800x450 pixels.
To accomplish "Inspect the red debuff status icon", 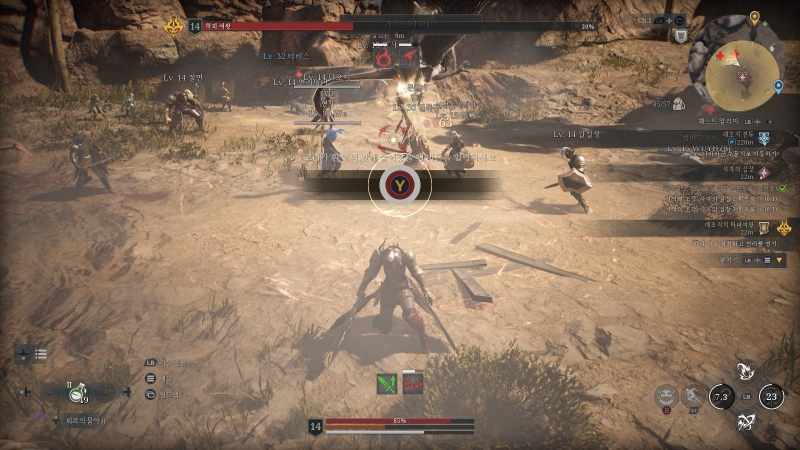I will (412, 383).
